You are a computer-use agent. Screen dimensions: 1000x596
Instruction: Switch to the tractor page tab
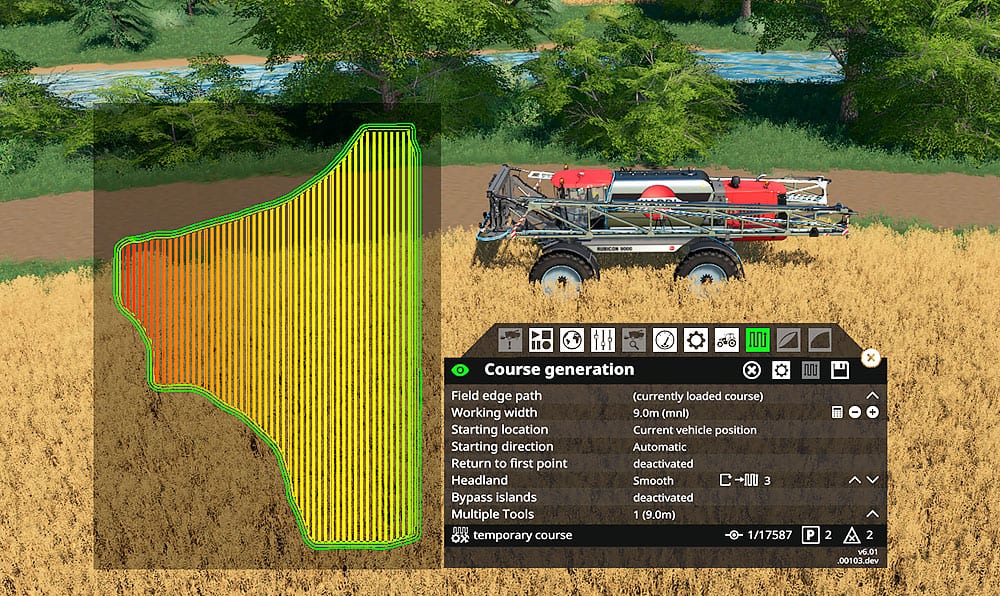click(727, 339)
